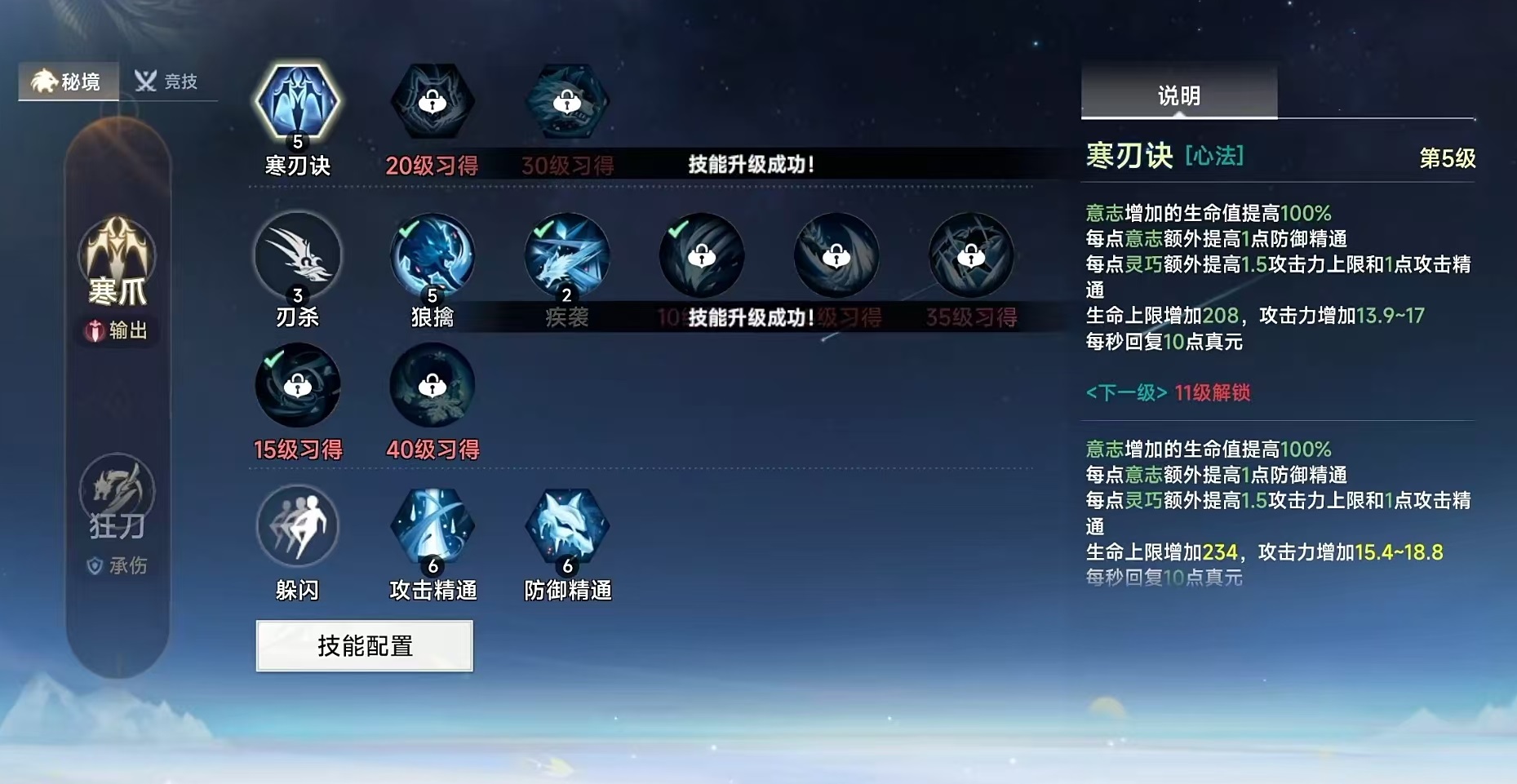
Task: Click the 疾袭 skill icon
Action: (566, 255)
